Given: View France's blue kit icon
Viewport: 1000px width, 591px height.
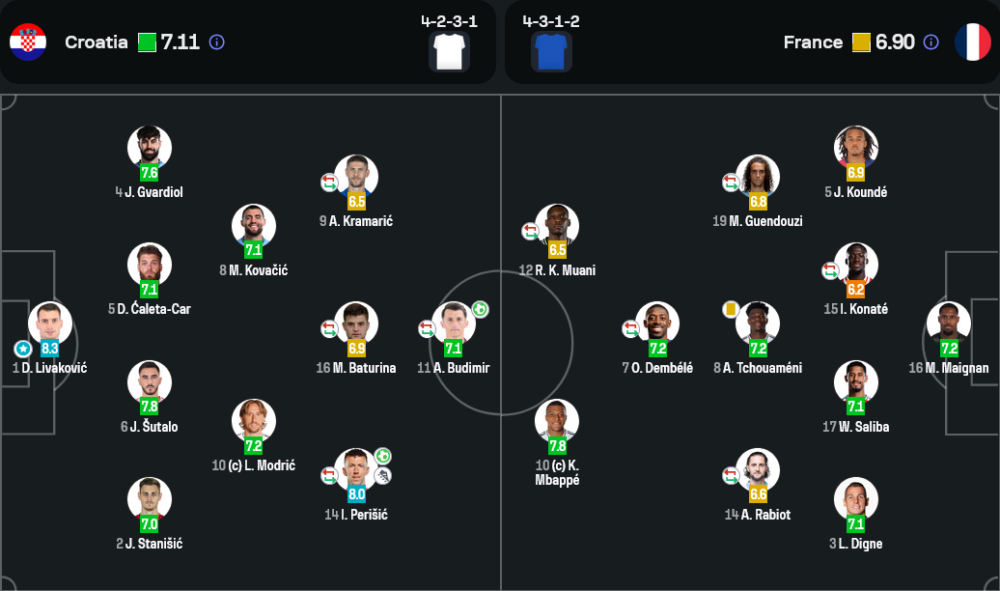Looking at the screenshot, I should coord(551,51).
